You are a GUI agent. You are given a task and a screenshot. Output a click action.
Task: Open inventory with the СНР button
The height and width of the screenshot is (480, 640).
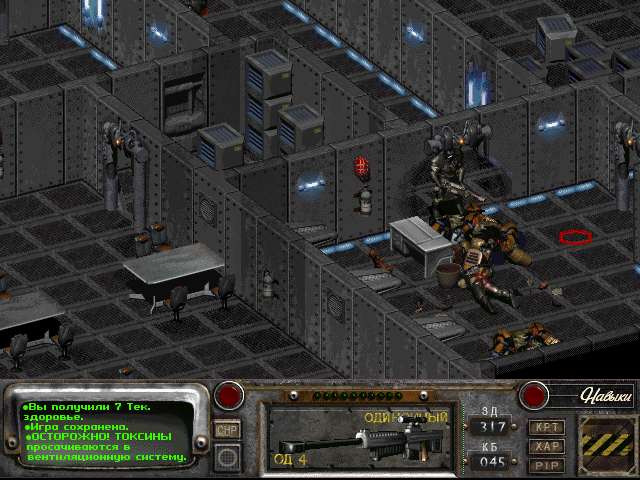click(228, 428)
